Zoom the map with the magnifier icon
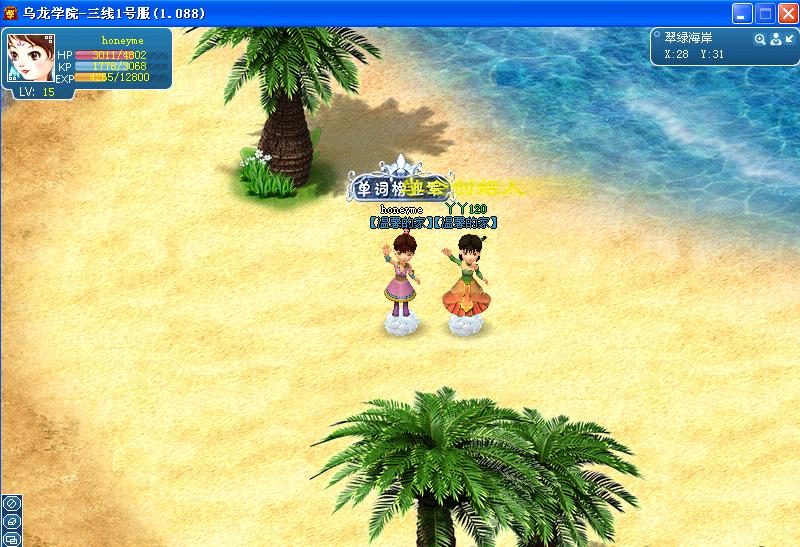Screen dimensions: 800x547 click(x=759, y=39)
